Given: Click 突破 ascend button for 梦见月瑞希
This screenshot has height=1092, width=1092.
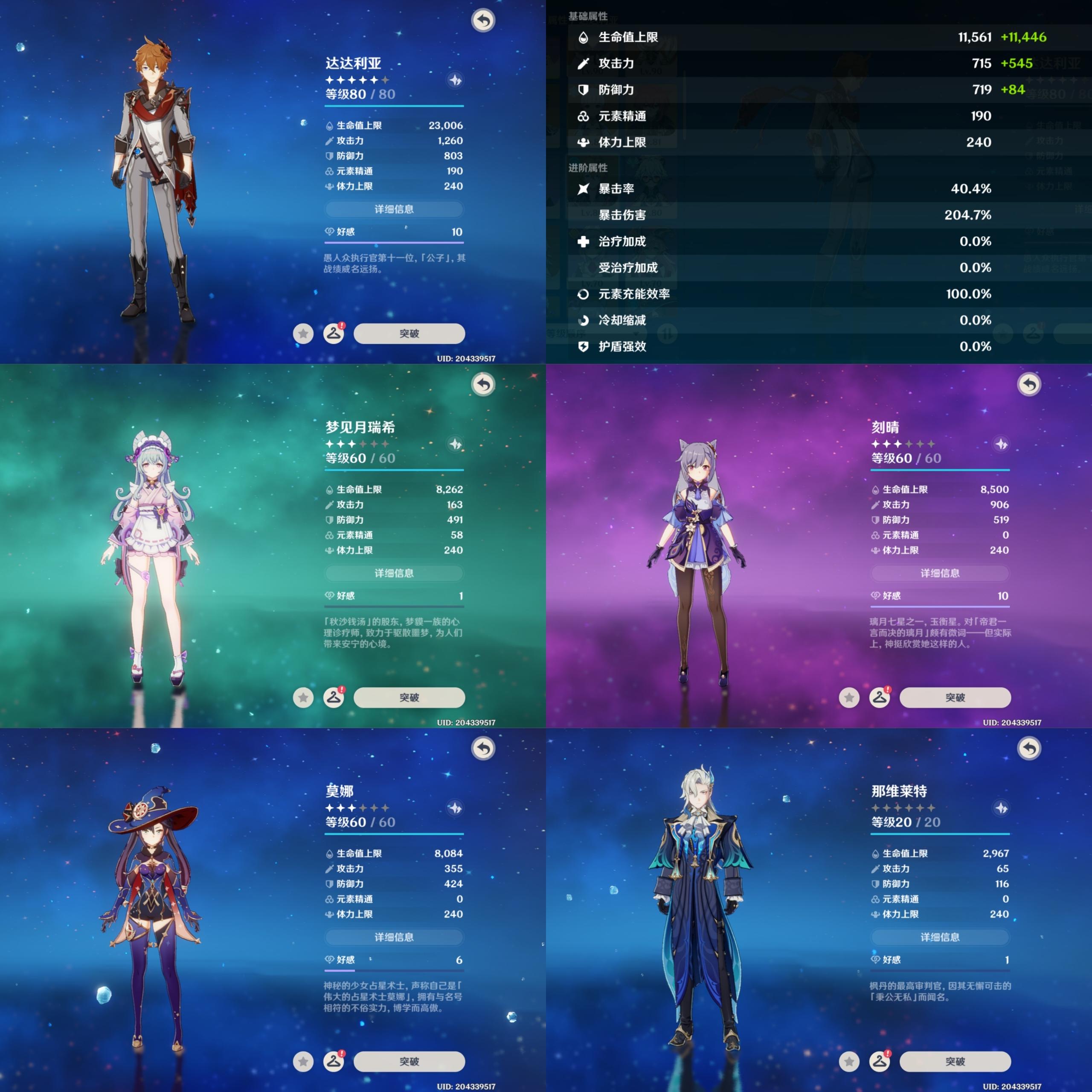Looking at the screenshot, I should pos(409,697).
